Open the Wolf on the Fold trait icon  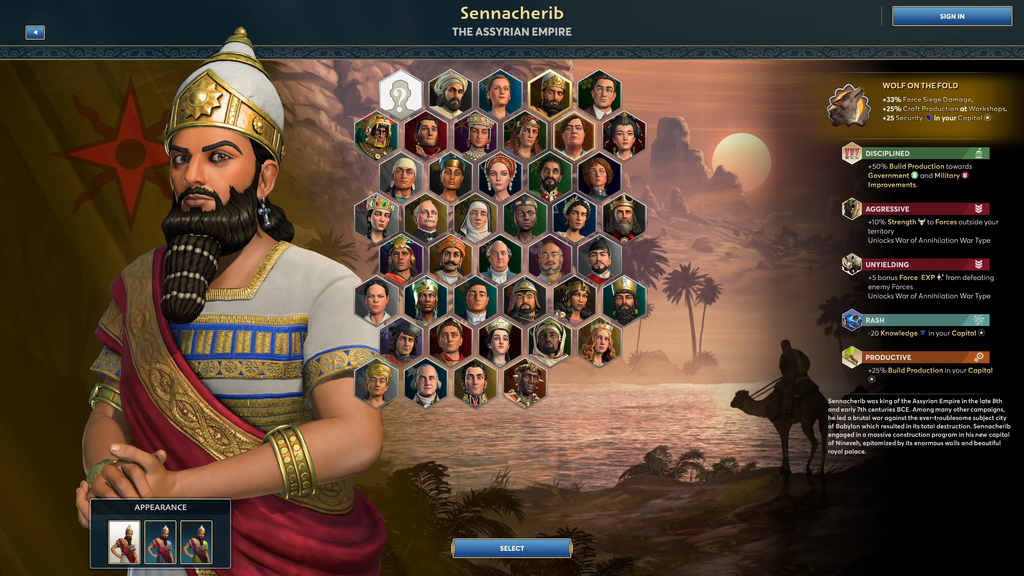point(848,104)
